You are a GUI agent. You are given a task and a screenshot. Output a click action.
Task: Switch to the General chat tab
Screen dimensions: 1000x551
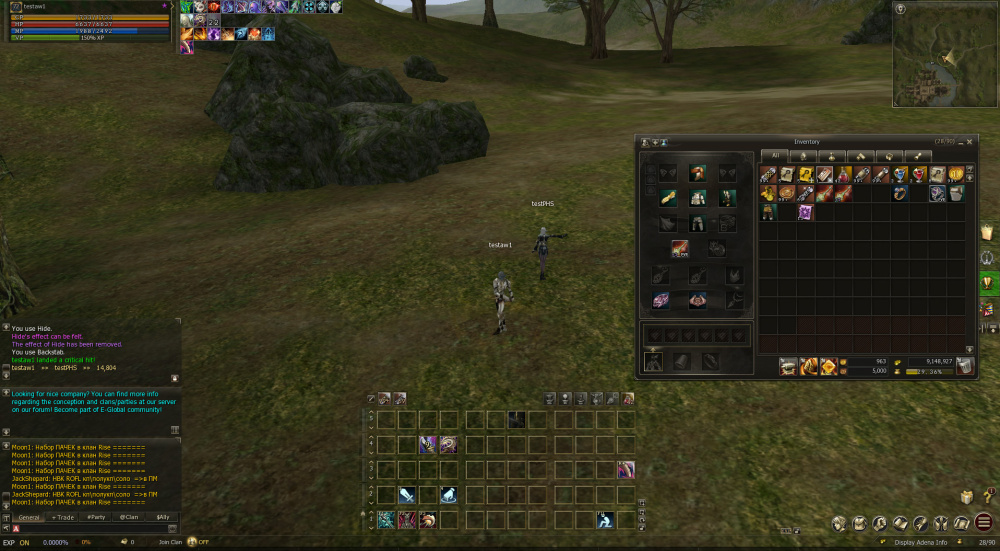(30, 517)
